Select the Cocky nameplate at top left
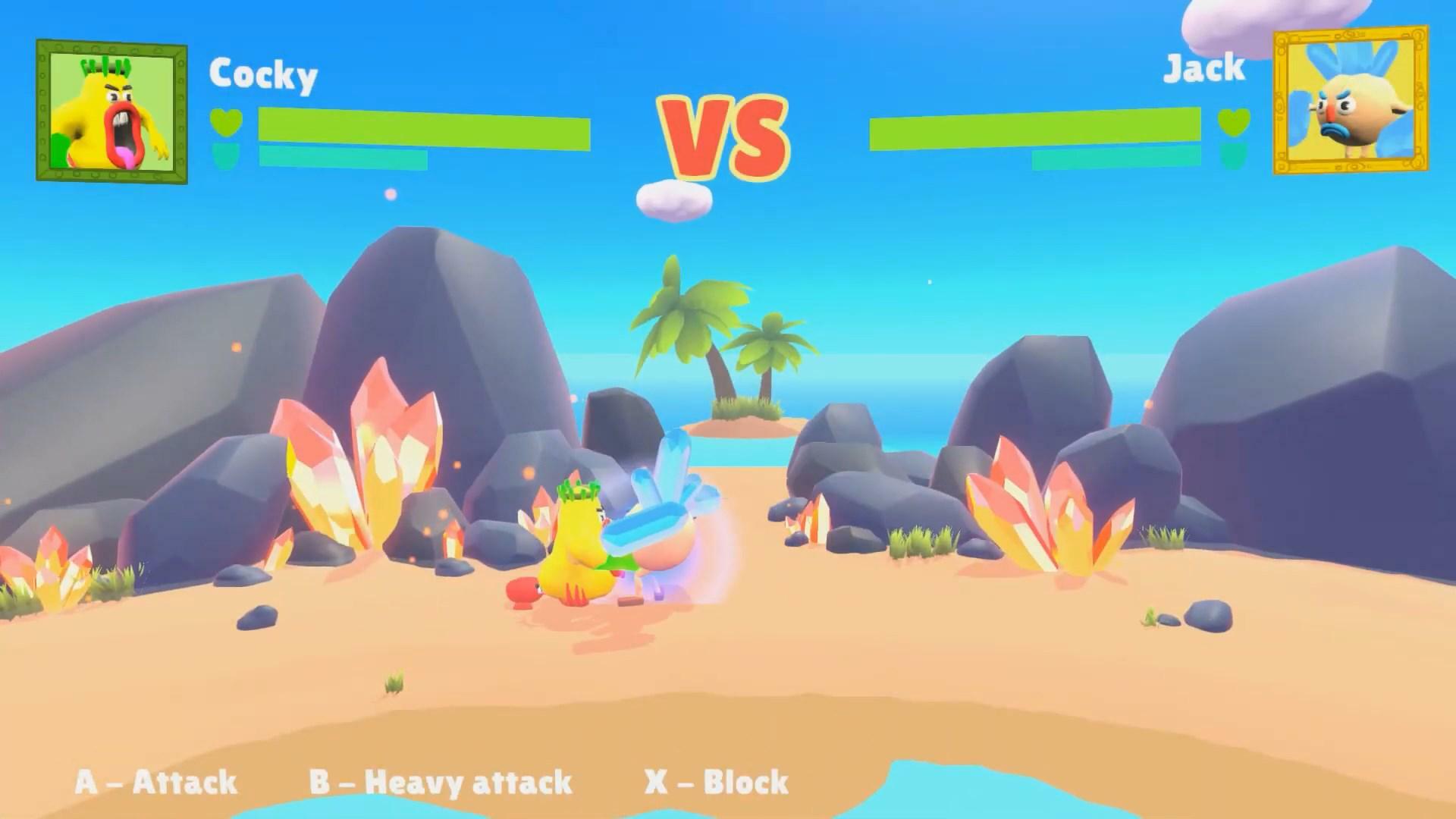 click(x=263, y=77)
